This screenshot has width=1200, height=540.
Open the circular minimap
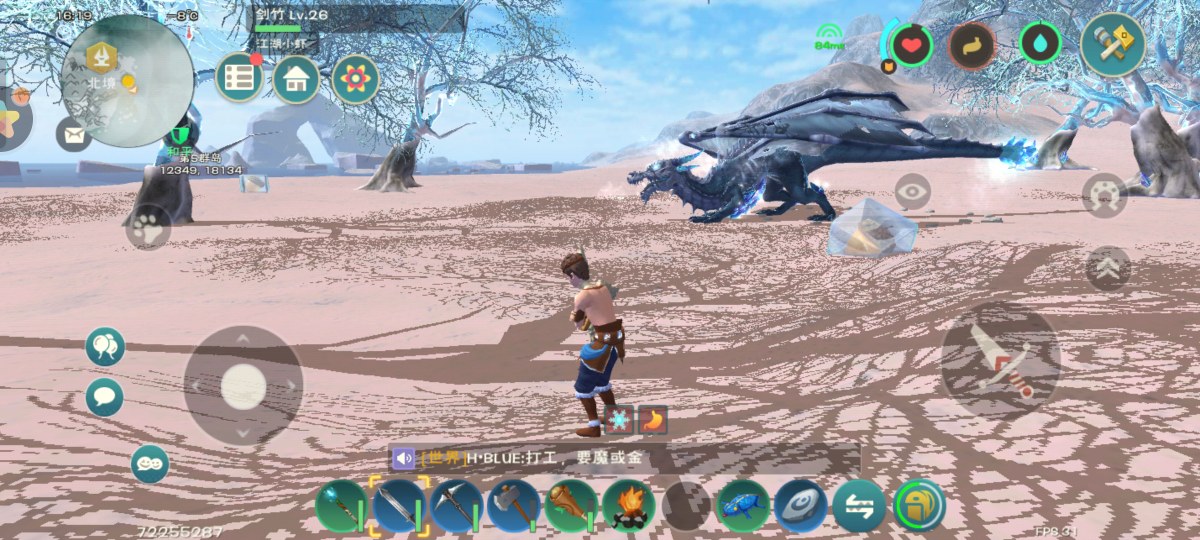[x=127, y=81]
